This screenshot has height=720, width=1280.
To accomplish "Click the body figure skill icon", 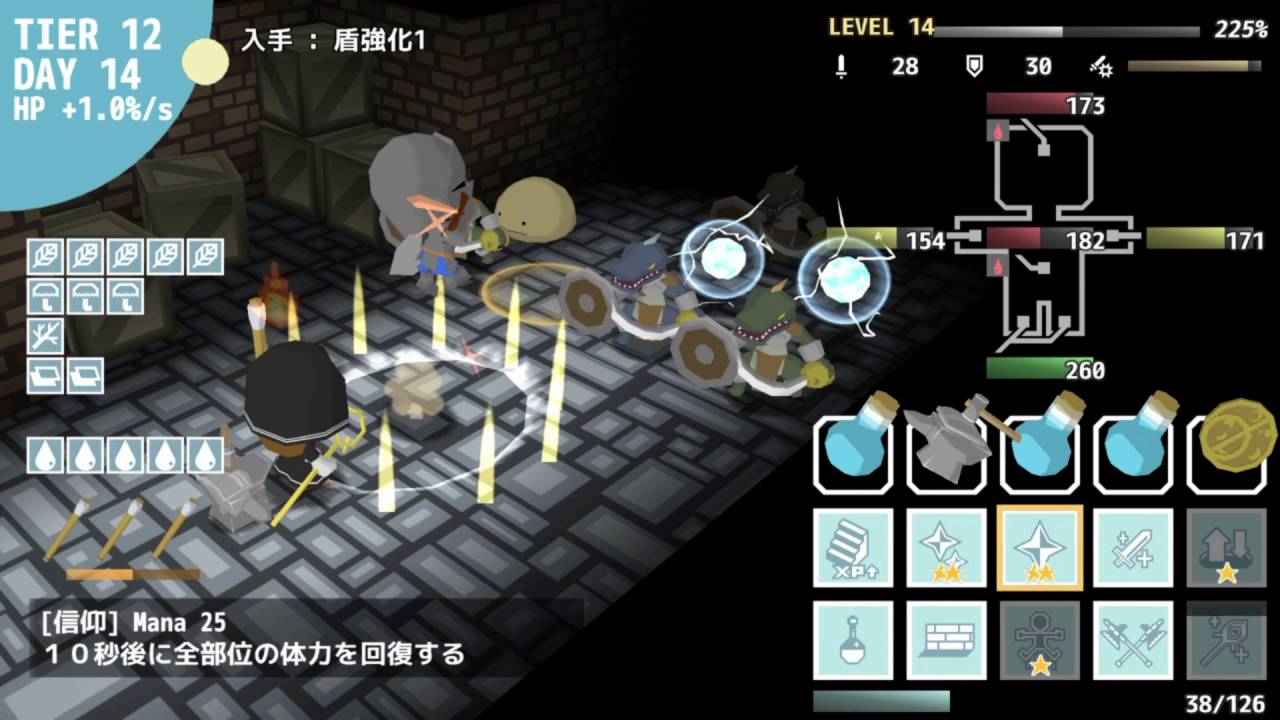I will [x=1040, y=640].
